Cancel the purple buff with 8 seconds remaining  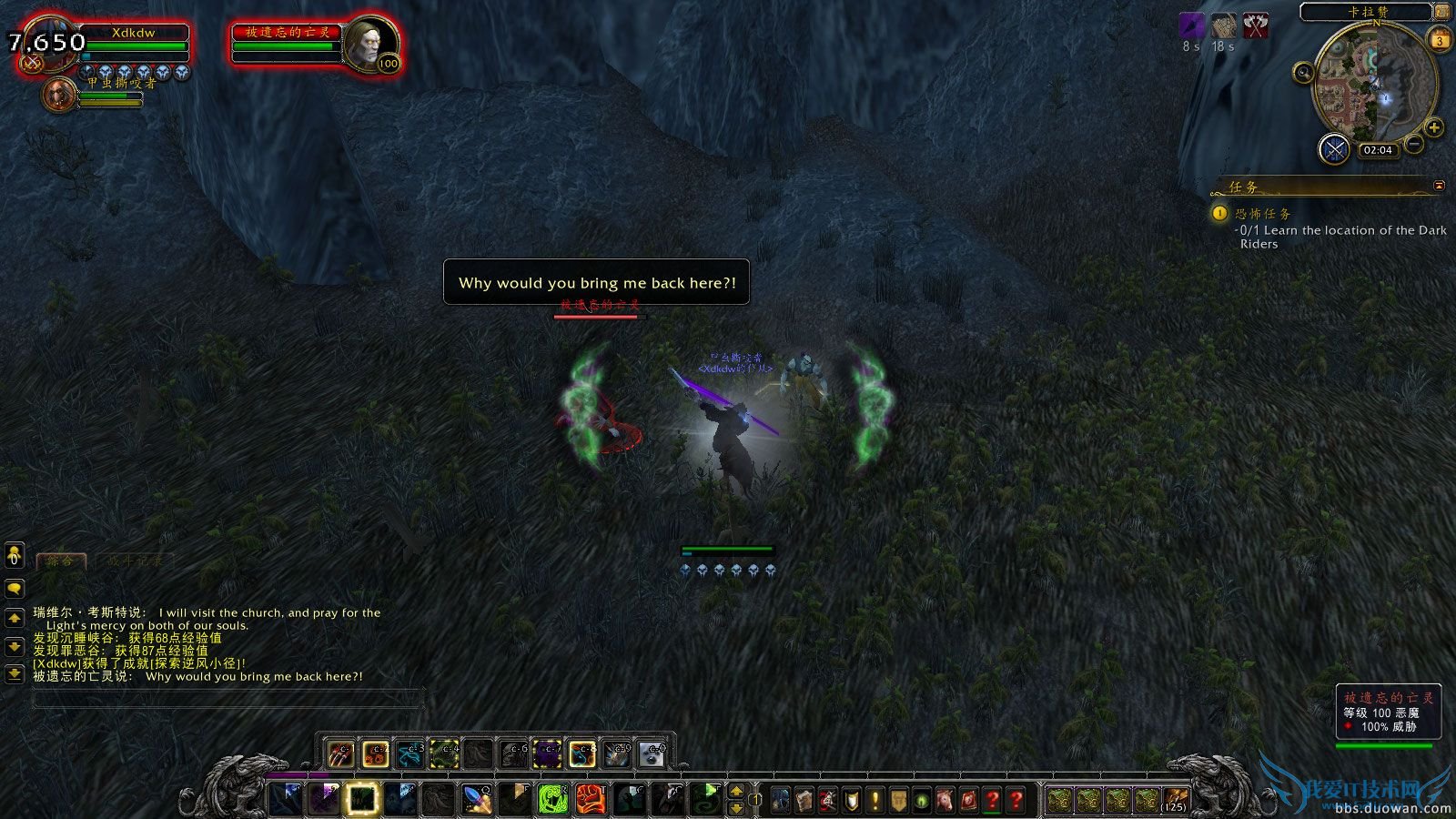point(1191,27)
